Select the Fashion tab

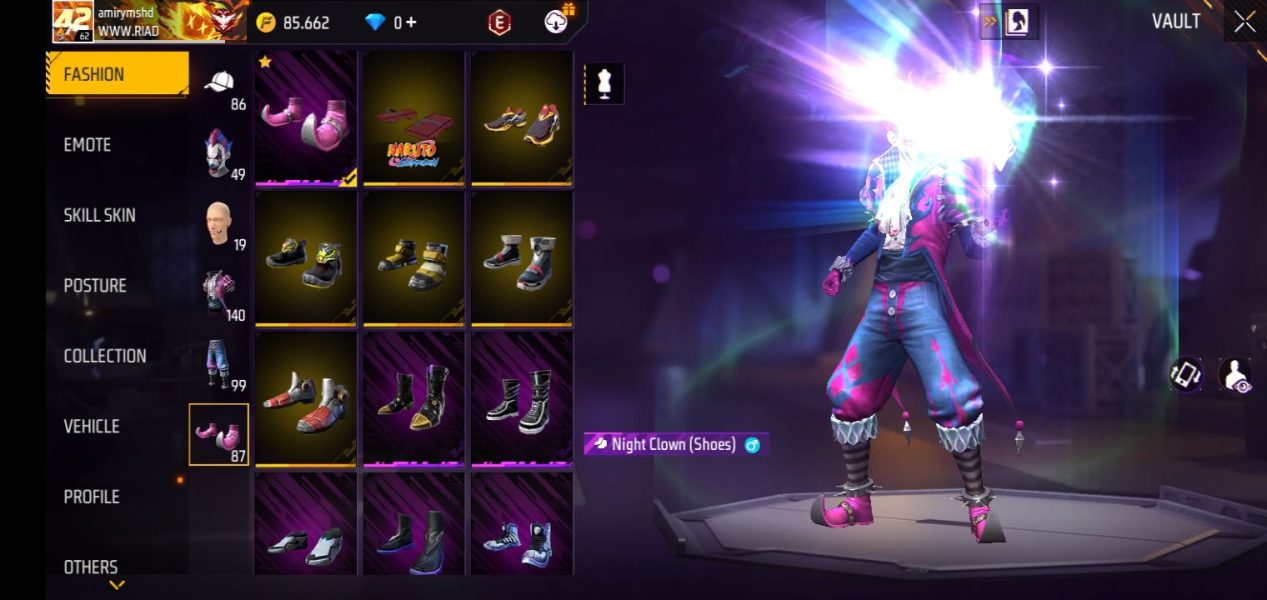pos(116,74)
